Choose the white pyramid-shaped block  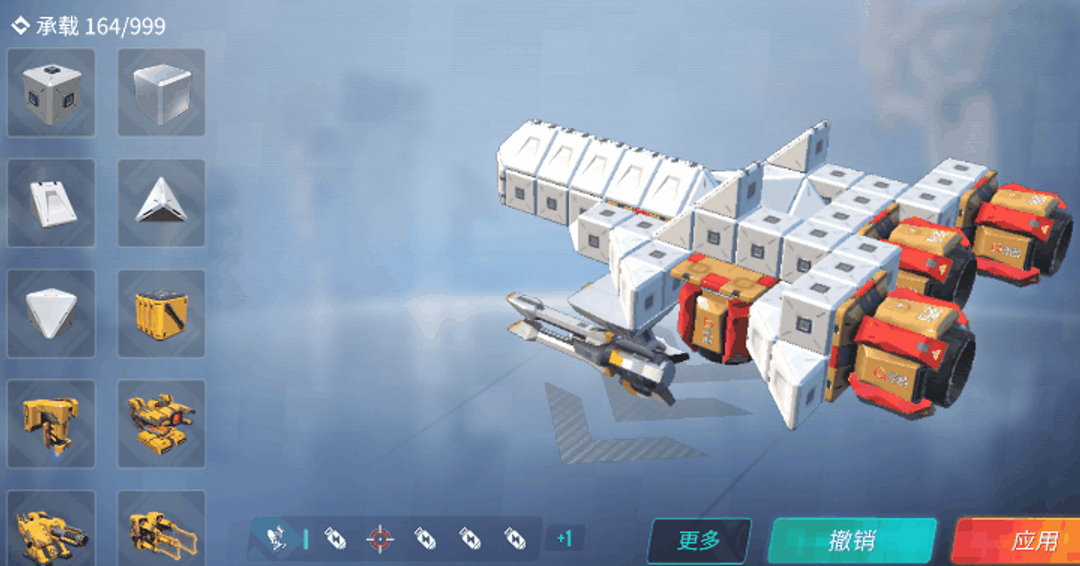click(x=51, y=313)
